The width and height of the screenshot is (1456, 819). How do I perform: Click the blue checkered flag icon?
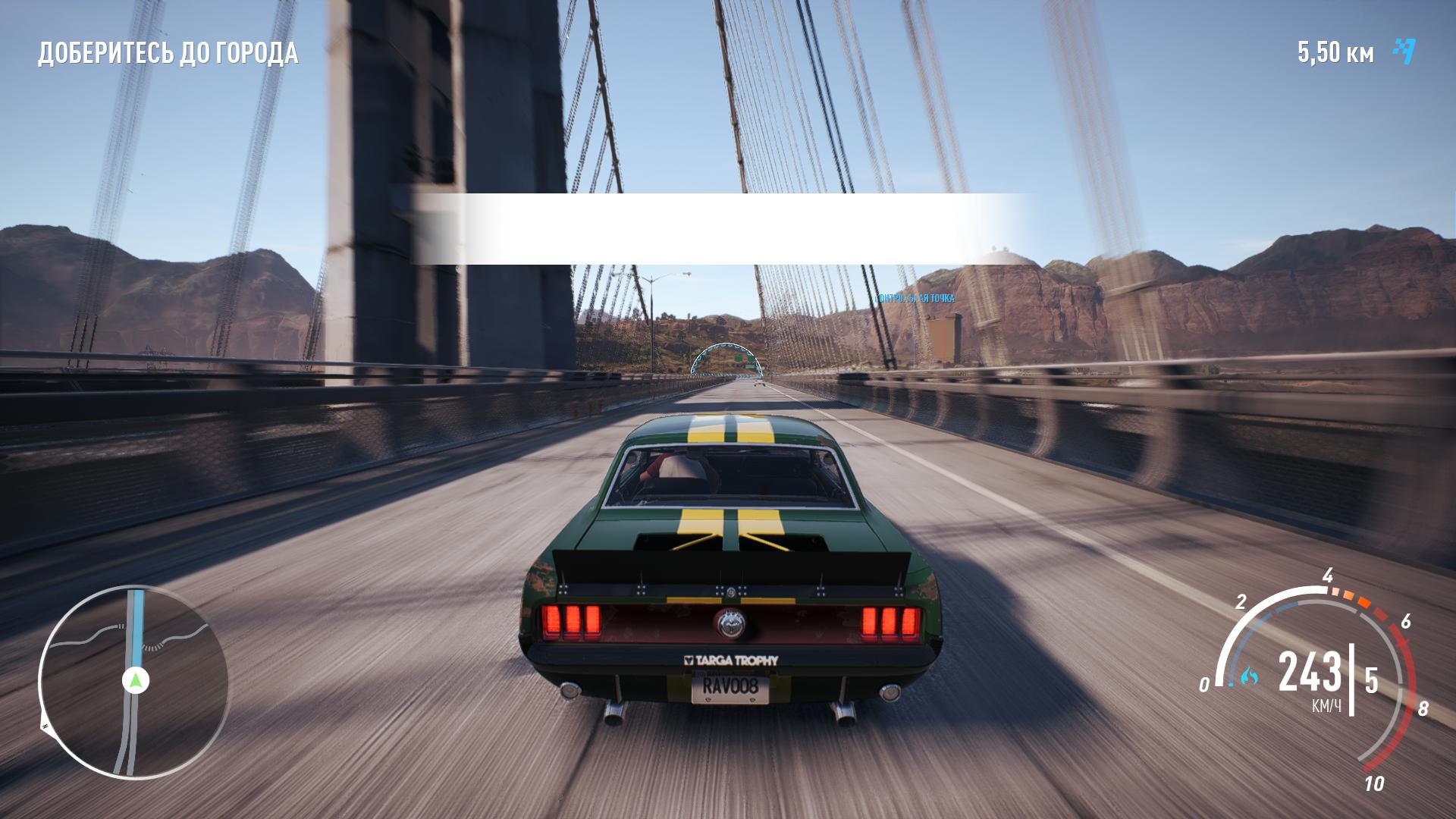point(1404,52)
